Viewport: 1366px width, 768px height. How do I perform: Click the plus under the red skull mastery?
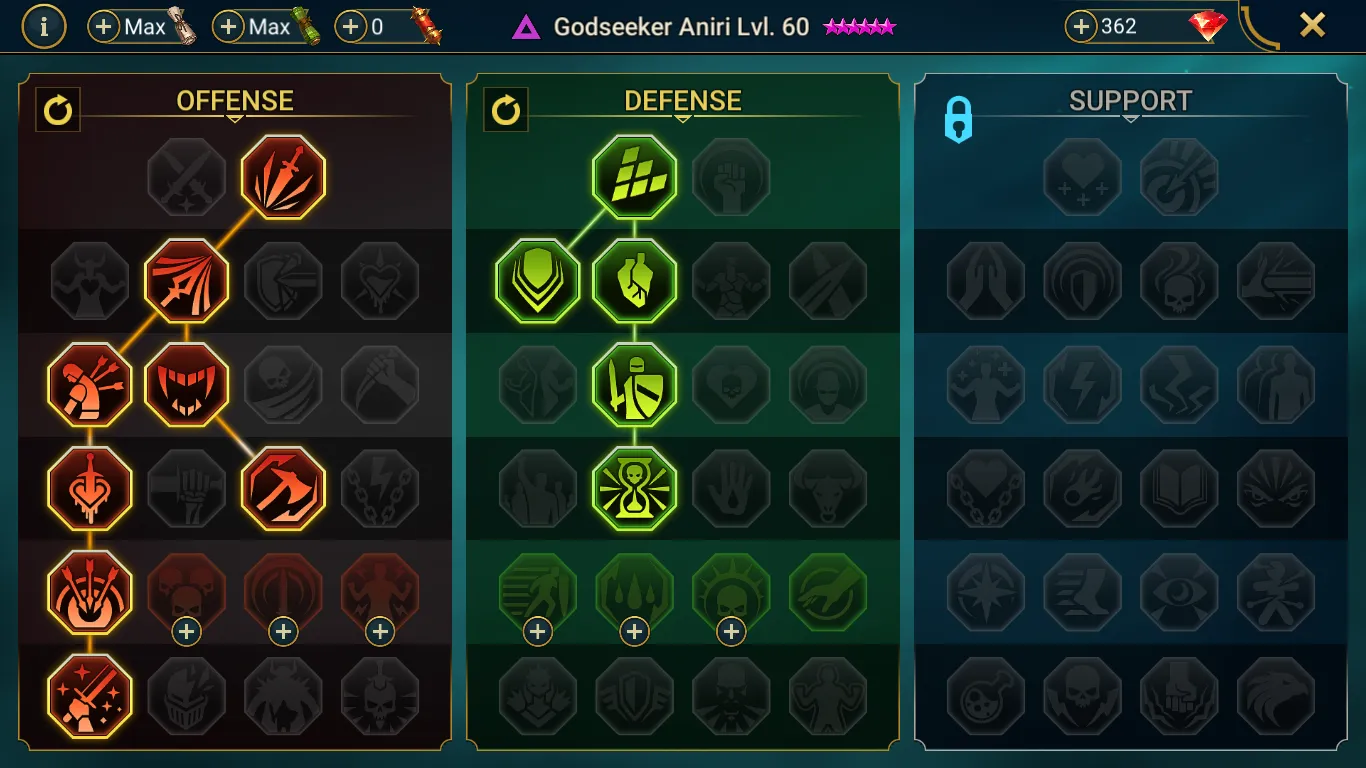pos(186,630)
